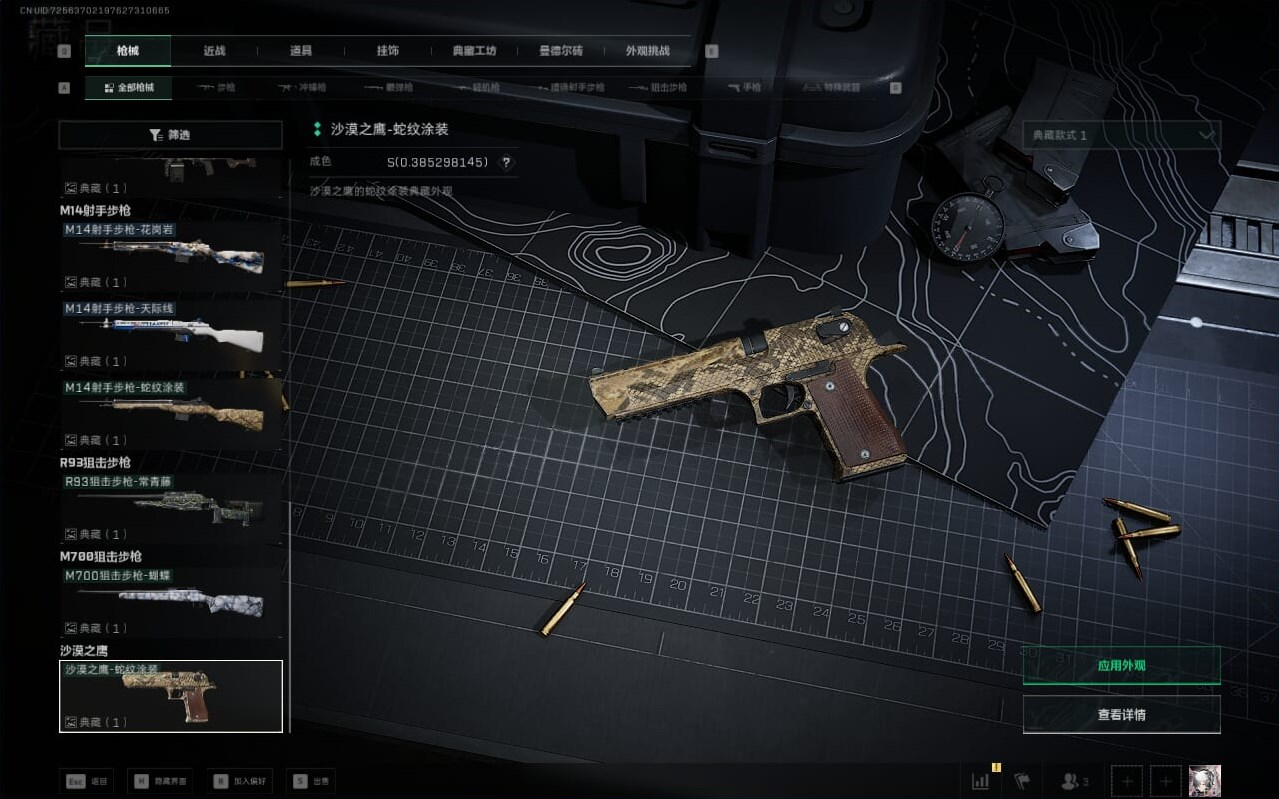The width and height of the screenshot is (1279, 799).
Task: Filter by 手枪 pistol category
Action: (x=745, y=88)
